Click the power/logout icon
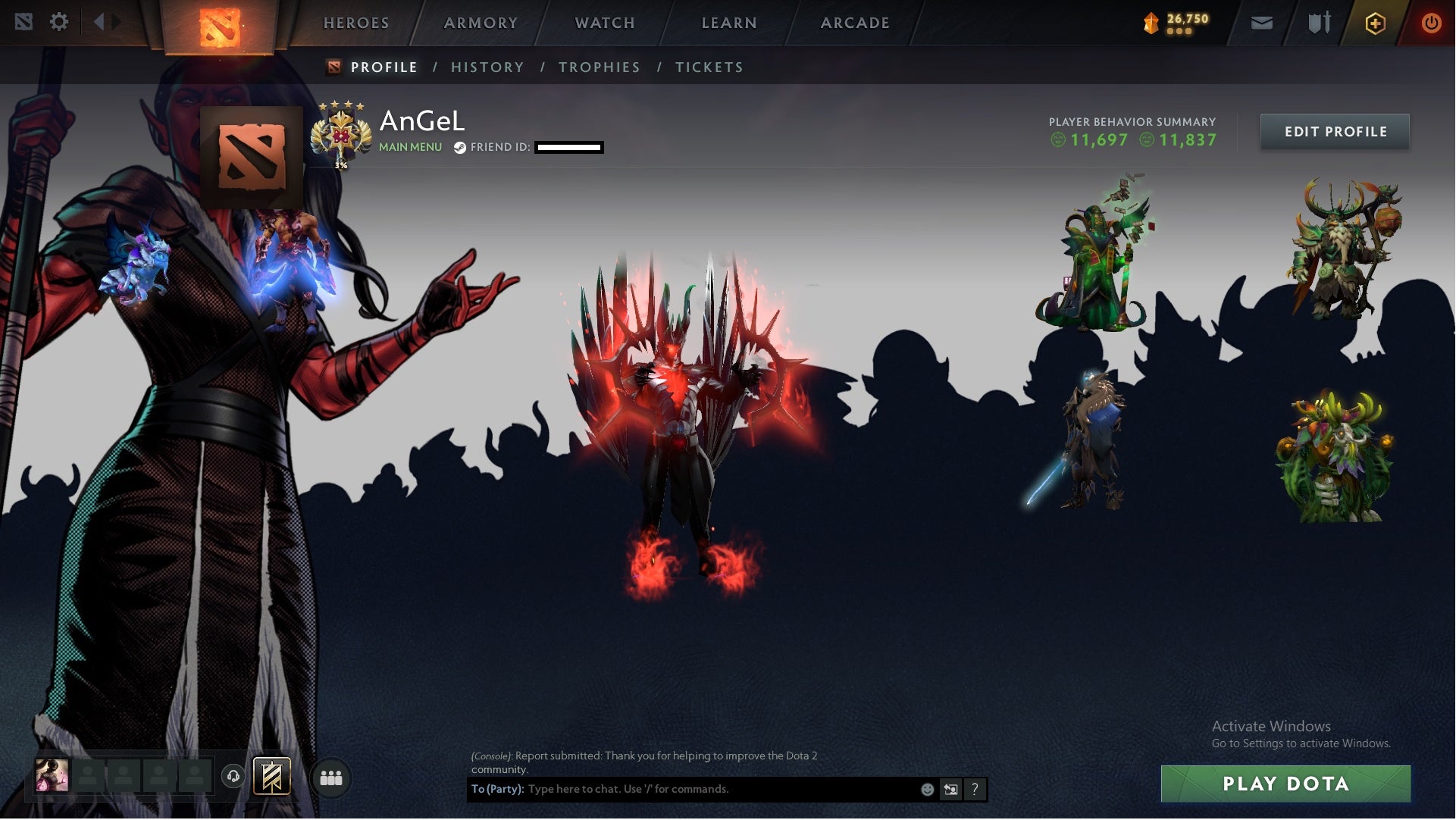Viewport: 1456px width, 820px height. [1431, 23]
